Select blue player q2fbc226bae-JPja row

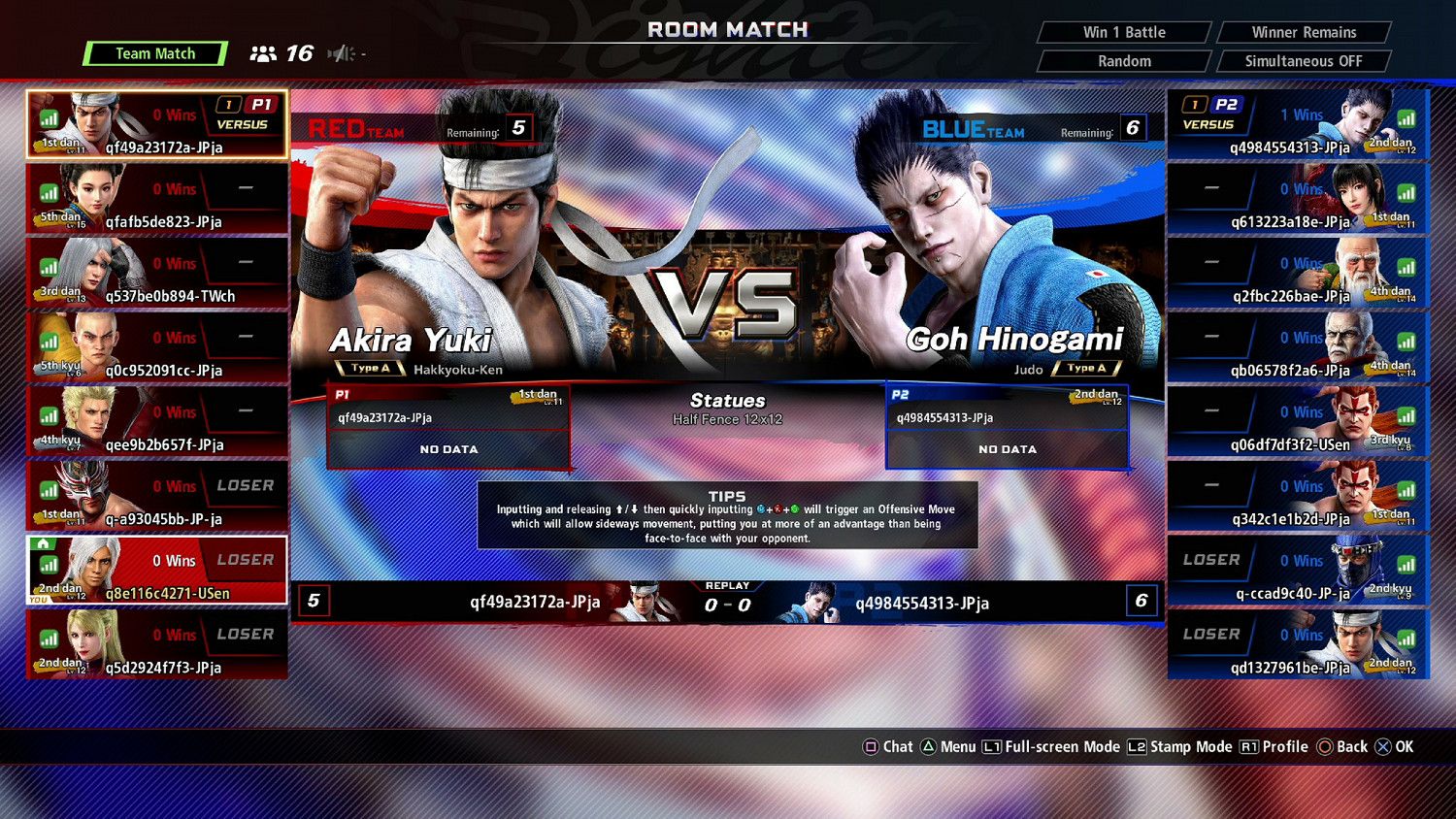[x=1298, y=273]
